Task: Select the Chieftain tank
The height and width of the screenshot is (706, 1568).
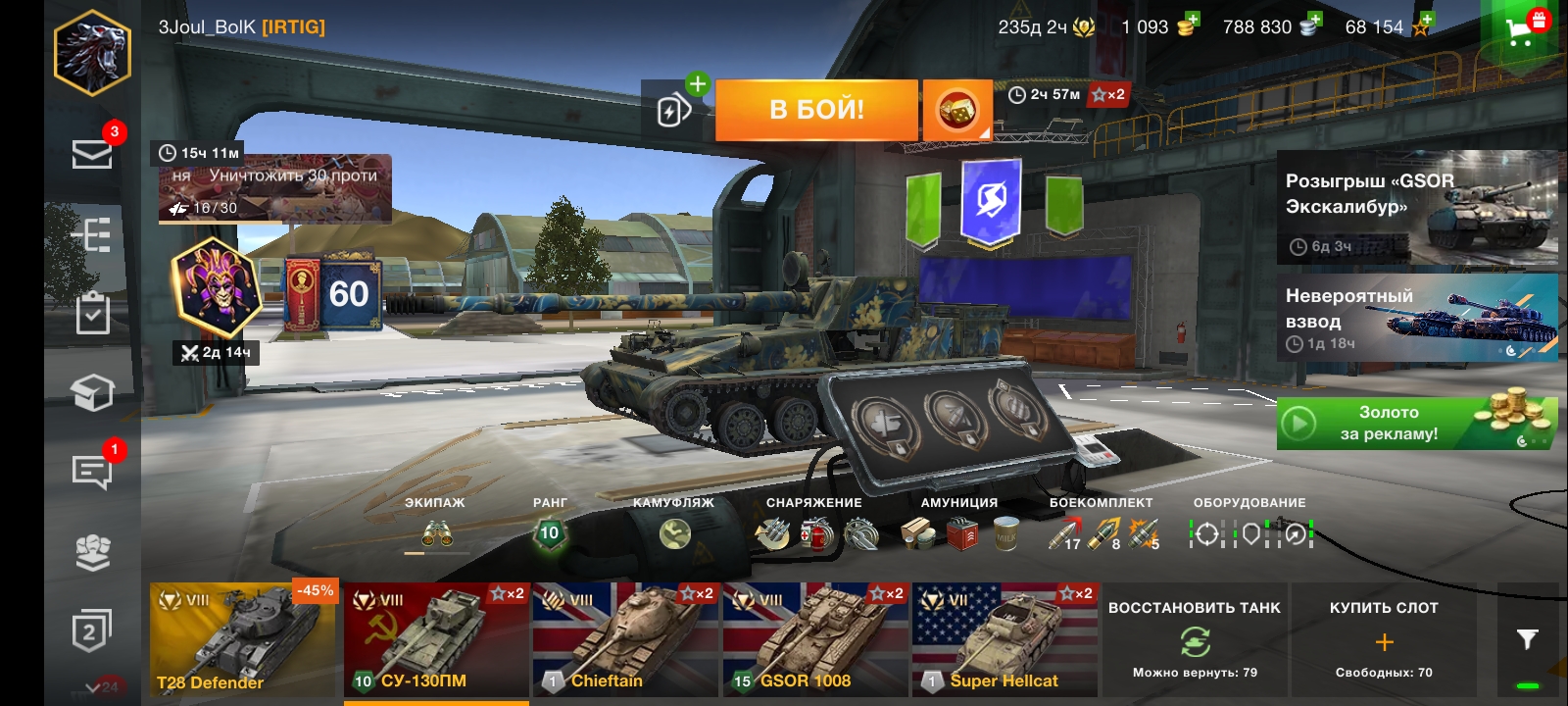Action: coord(626,639)
